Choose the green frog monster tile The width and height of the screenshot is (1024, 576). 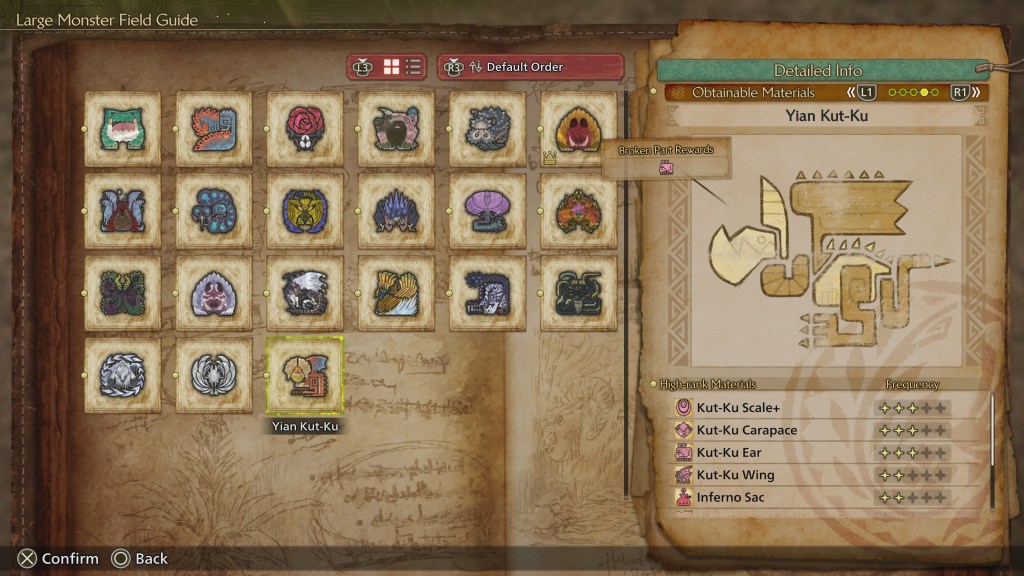tap(123, 129)
